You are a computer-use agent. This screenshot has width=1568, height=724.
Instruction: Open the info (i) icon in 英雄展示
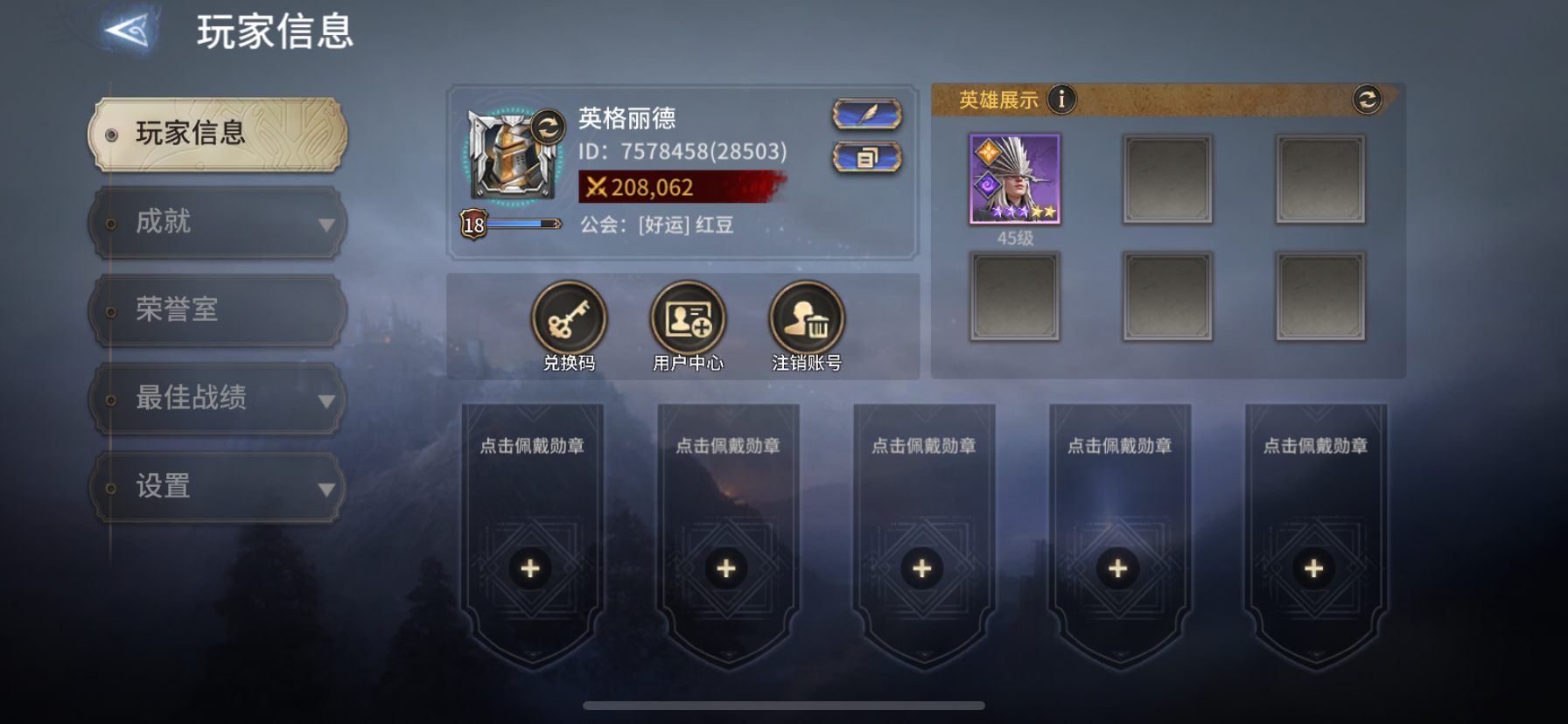pyautogui.click(x=1061, y=100)
